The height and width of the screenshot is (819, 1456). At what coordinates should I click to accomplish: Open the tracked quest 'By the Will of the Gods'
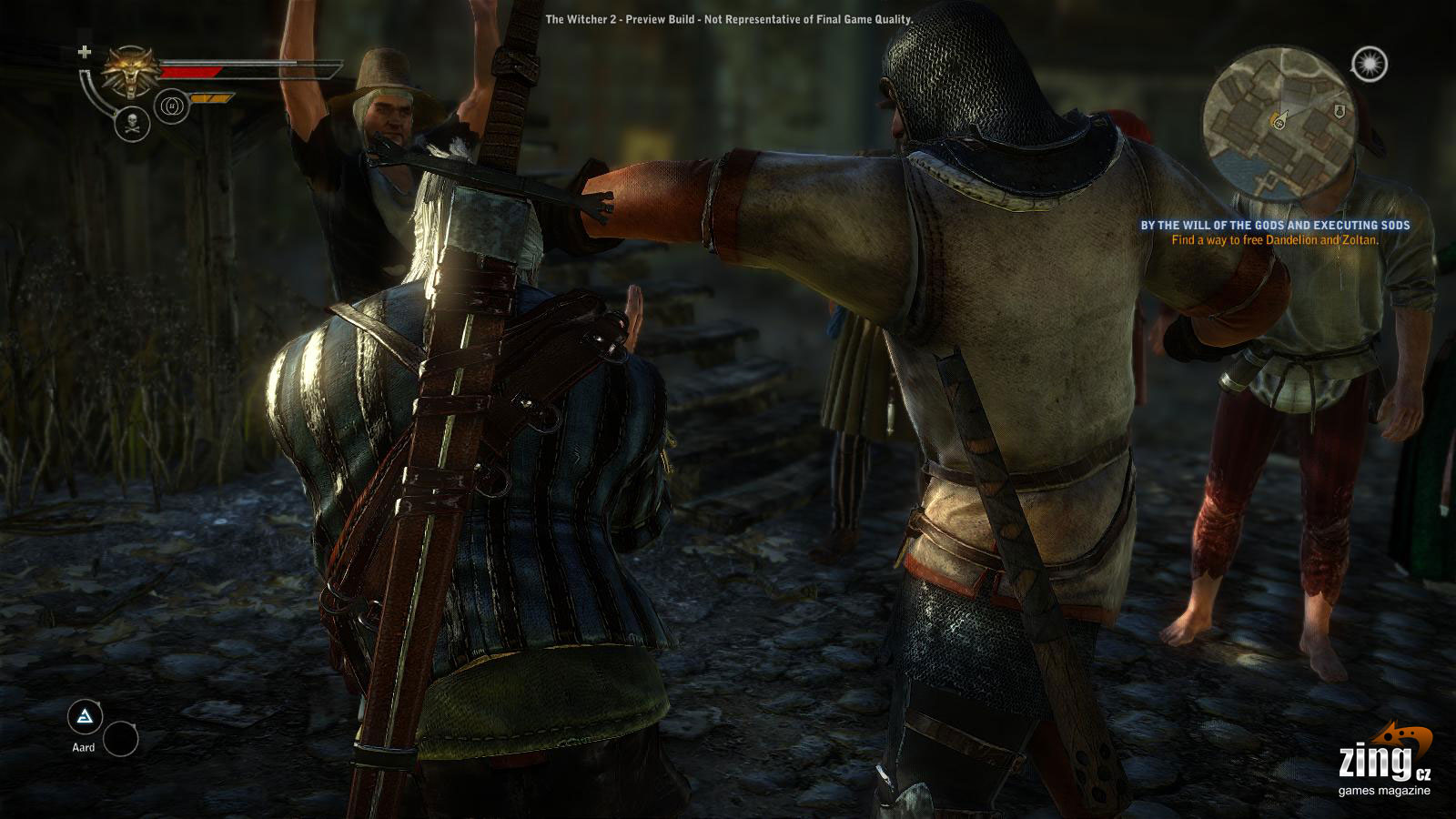(x=1275, y=225)
